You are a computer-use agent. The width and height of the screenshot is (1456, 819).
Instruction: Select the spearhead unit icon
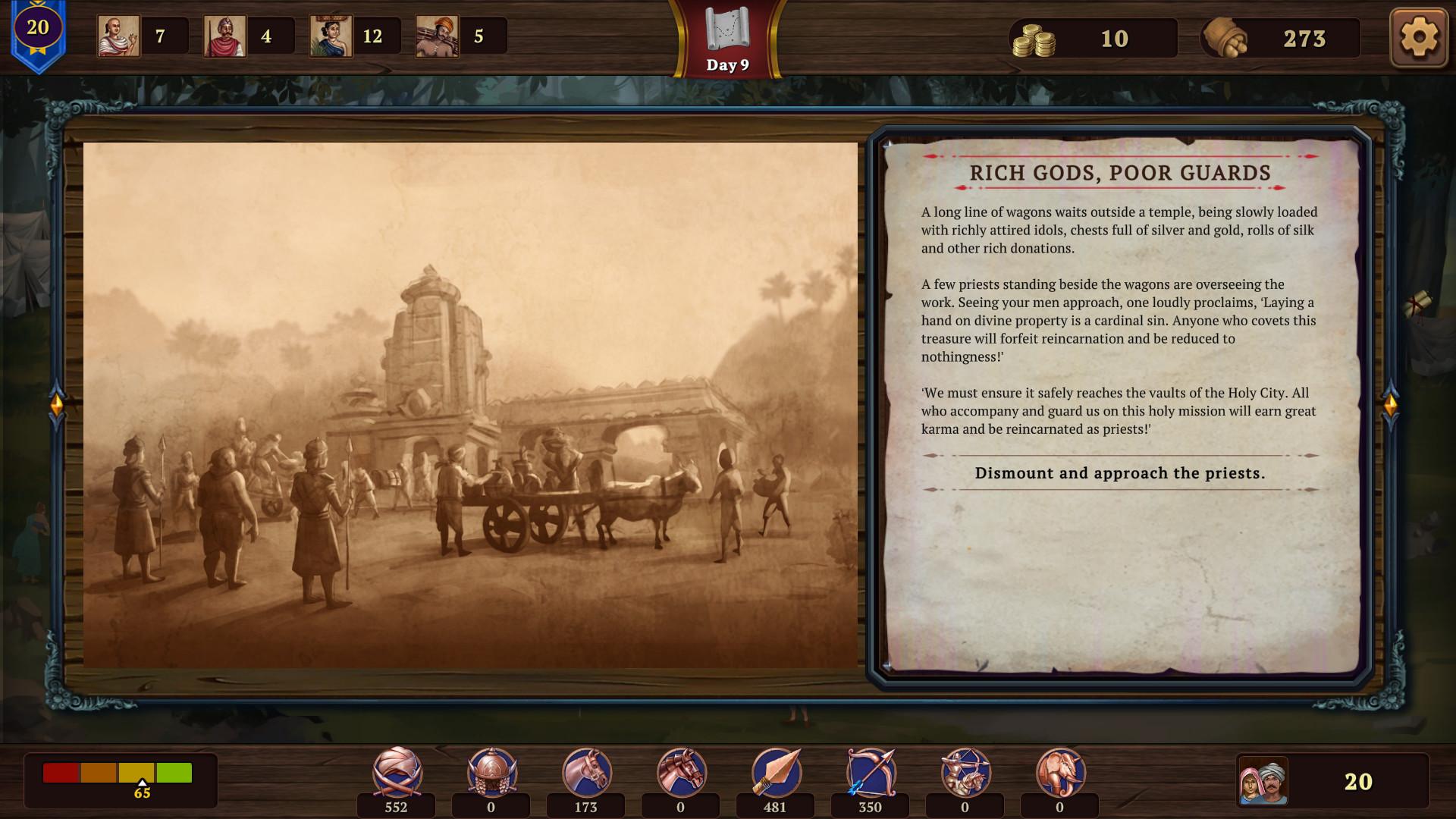(776, 772)
